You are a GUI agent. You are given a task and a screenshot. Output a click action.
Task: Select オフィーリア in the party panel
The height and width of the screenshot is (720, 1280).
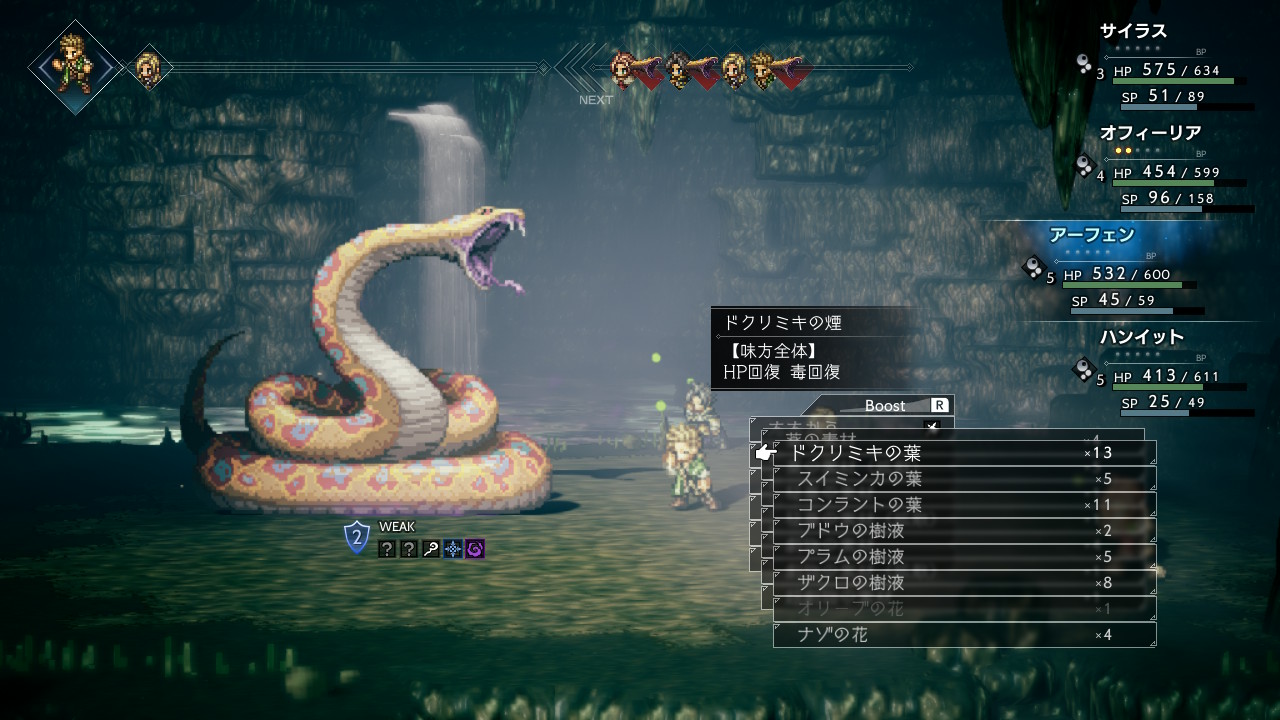pyautogui.click(x=1150, y=133)
